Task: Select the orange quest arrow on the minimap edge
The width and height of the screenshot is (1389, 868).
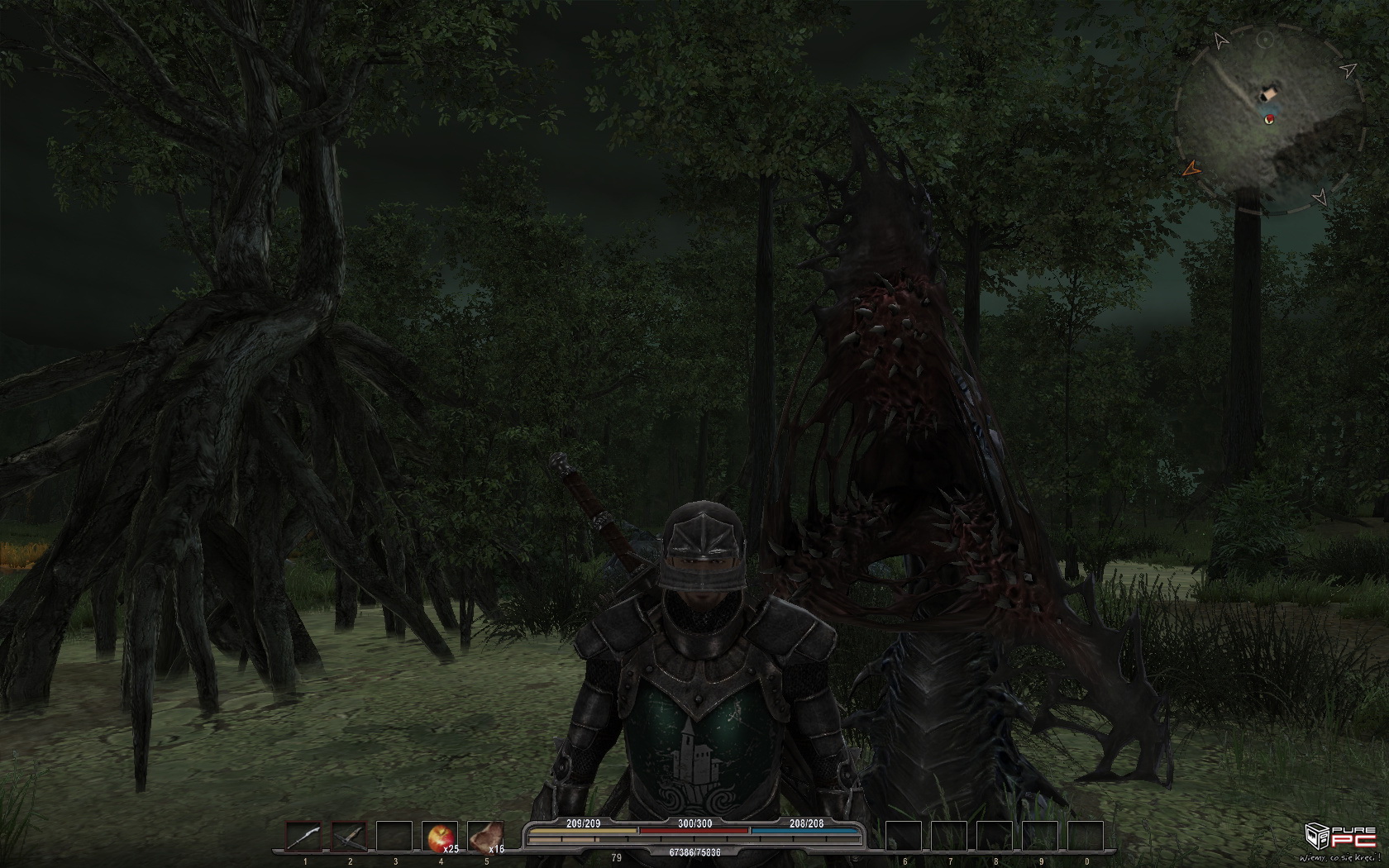Action: pyautogui.click(x=1191, y=169)
